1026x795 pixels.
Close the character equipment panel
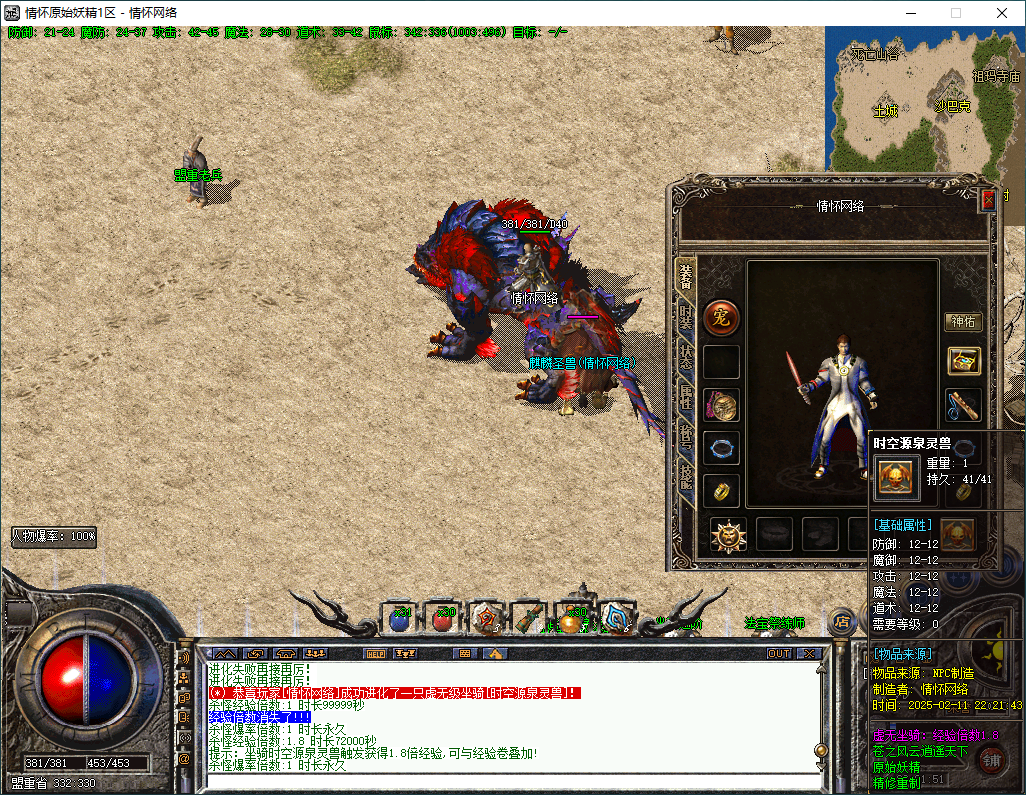pyautogui.click(x=989, y=199)
